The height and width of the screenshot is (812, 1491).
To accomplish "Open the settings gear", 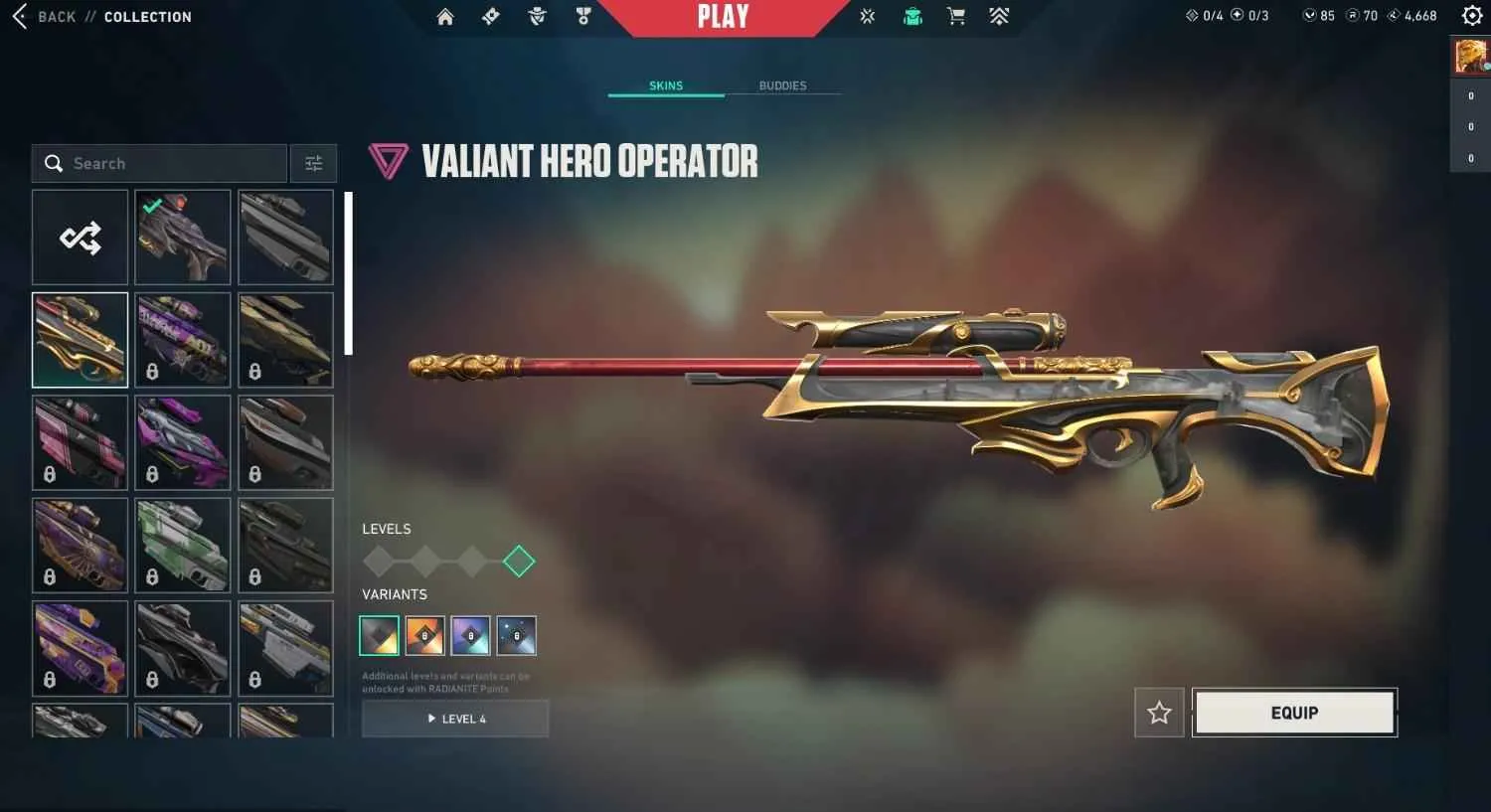I will pyautogui.click(x=1472, y=16).
